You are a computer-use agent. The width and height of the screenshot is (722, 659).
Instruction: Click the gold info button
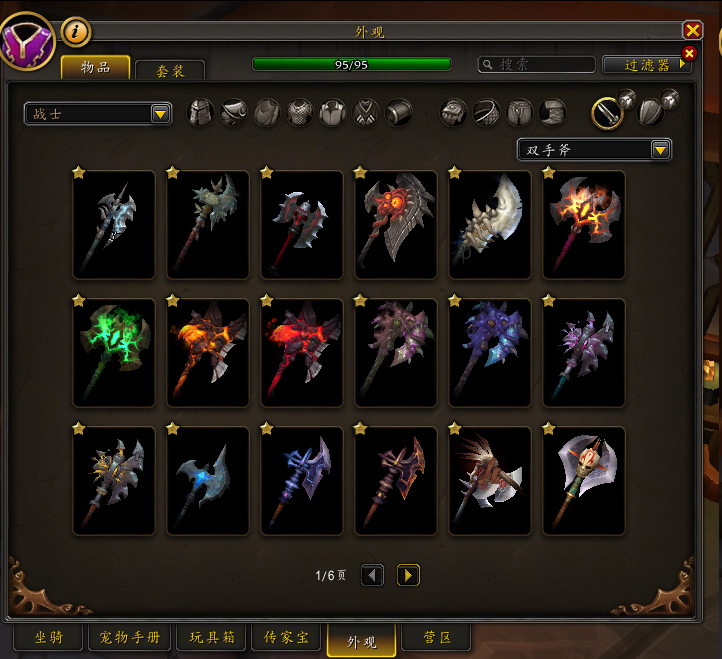(x=76, y=32)
